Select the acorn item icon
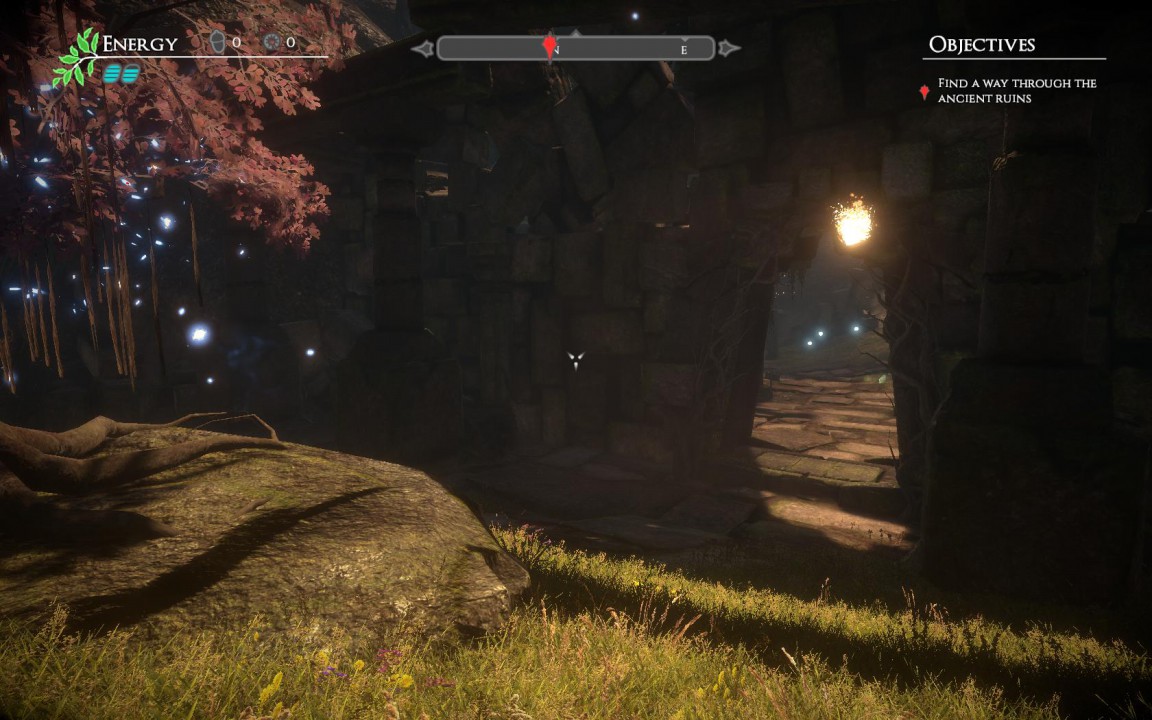 point(218,42)
